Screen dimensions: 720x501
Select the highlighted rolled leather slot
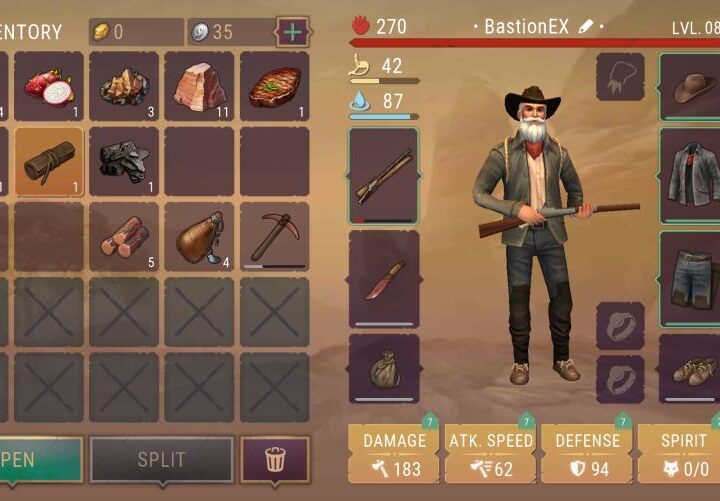click(48, 162)
